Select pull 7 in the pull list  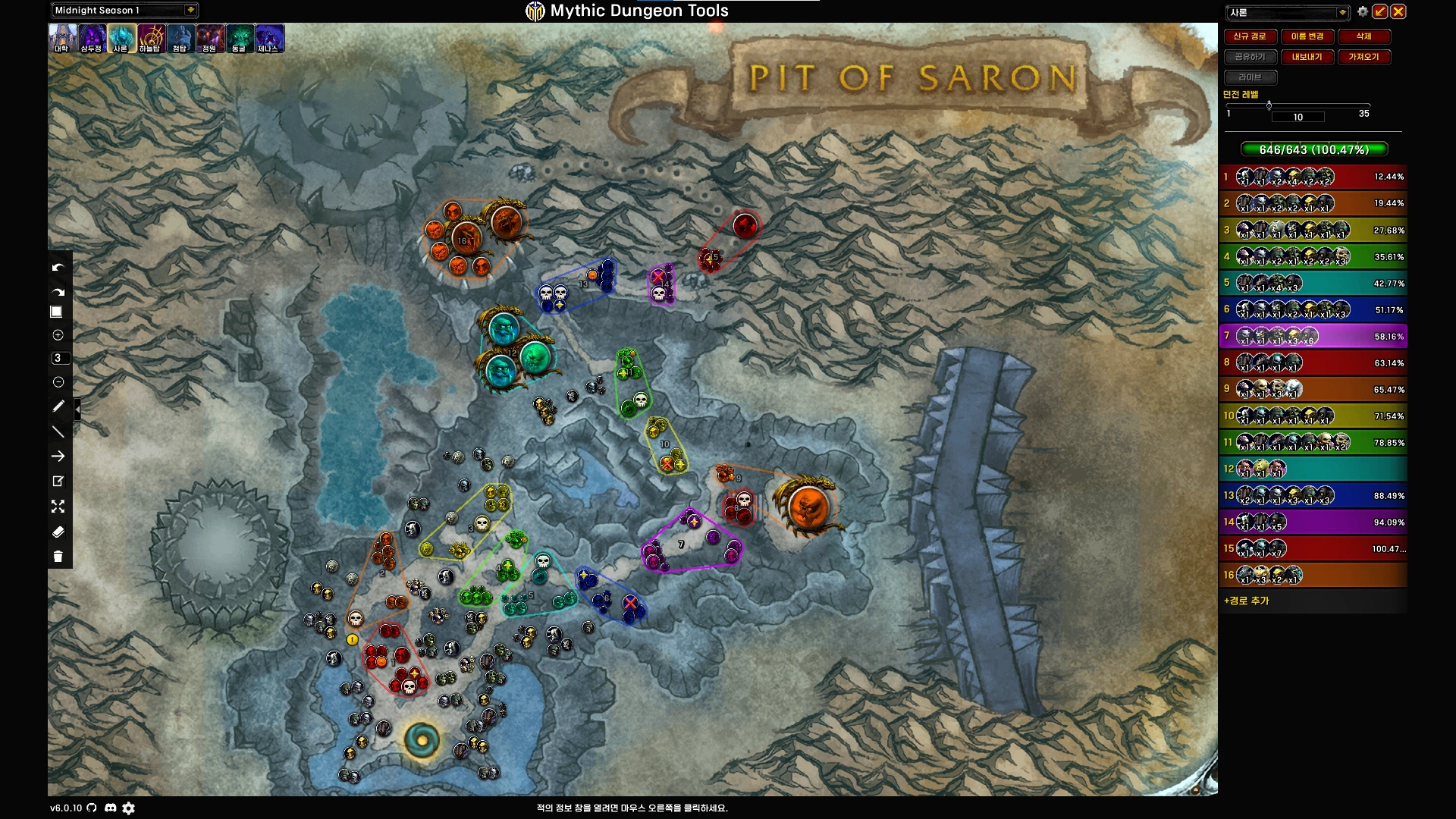pos(1313,336)
